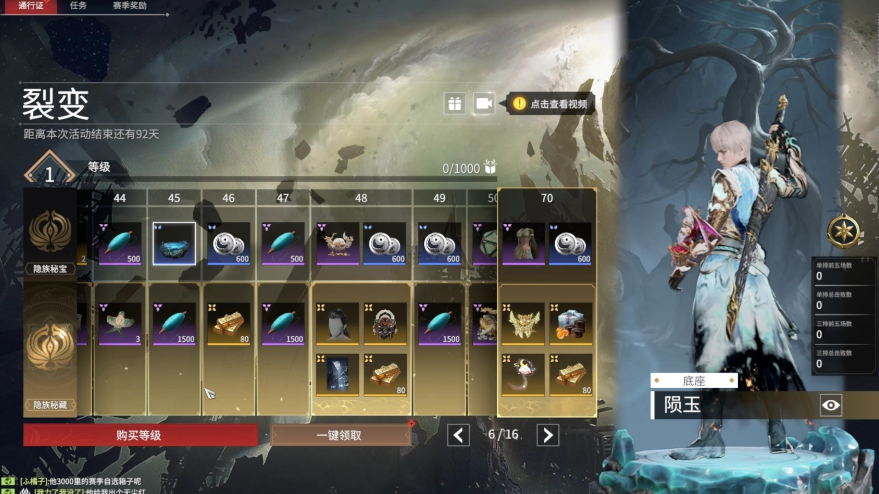Image resolution: width=879 pixels, height=494 pixels.
Task: Open the video camera preview button
Action: [x=483, y=103]
